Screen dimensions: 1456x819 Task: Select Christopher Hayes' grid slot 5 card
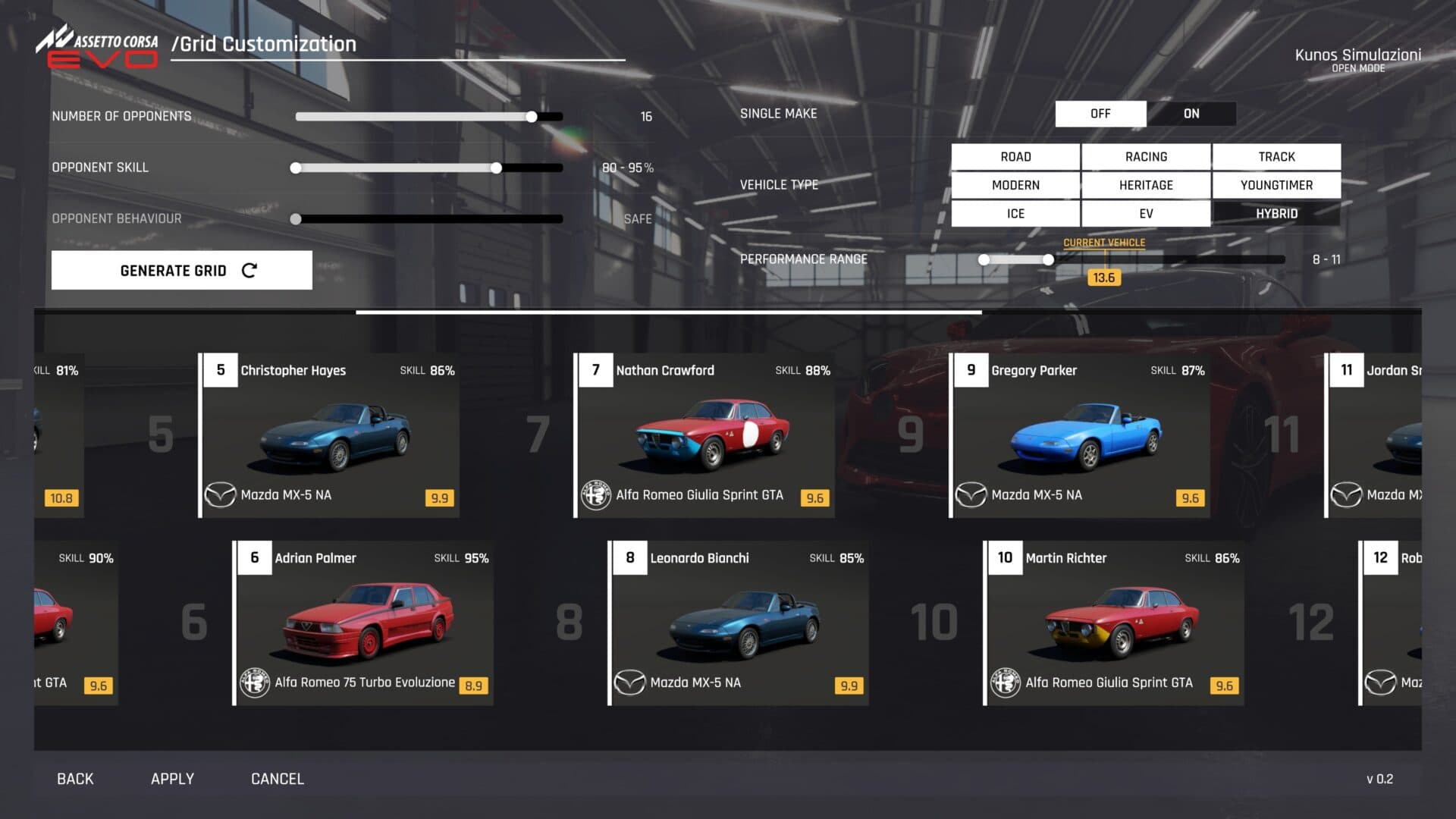point(329,435)
